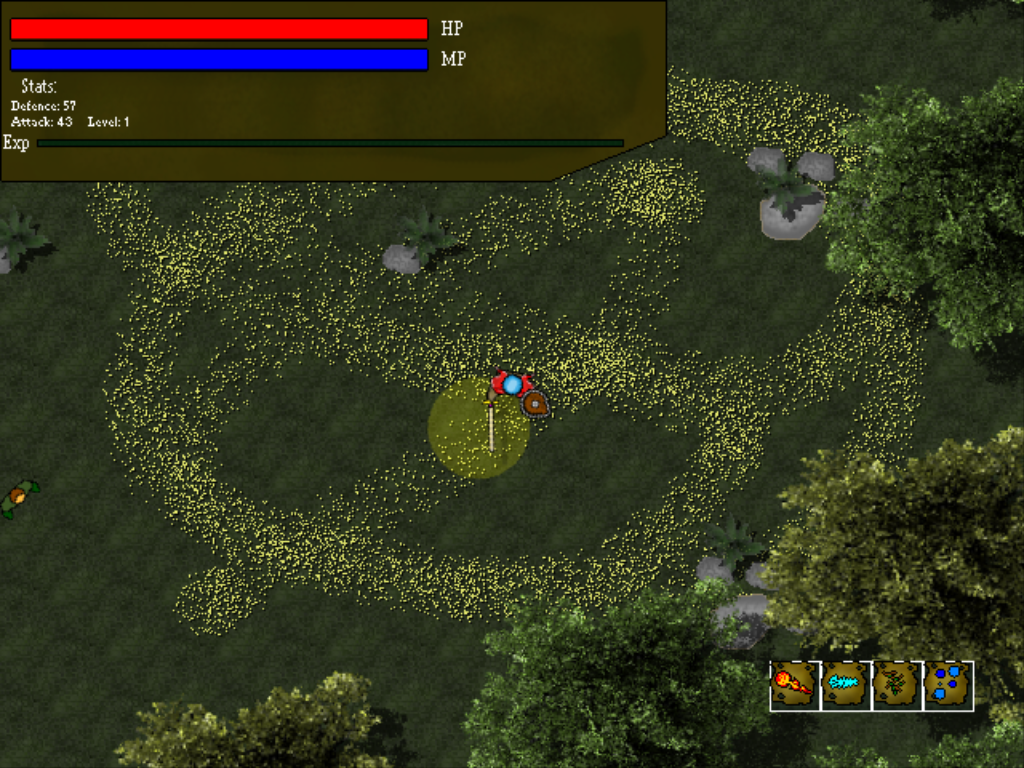Viewport: 1024px width, 768px height.
Task: Select the fireball spell scroll
Action: (795, 685)
